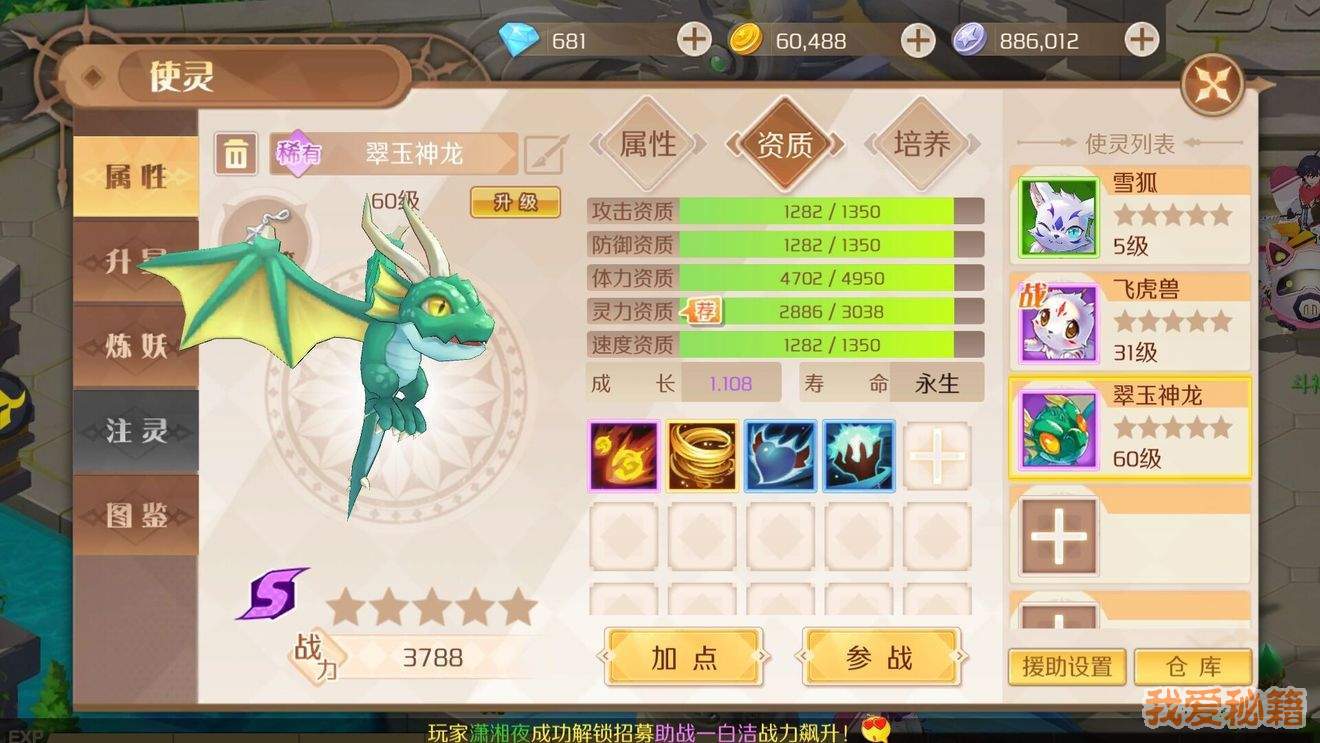Inspect the golden tornado skill icon
1320x743 pixels.
coord(702,456)
